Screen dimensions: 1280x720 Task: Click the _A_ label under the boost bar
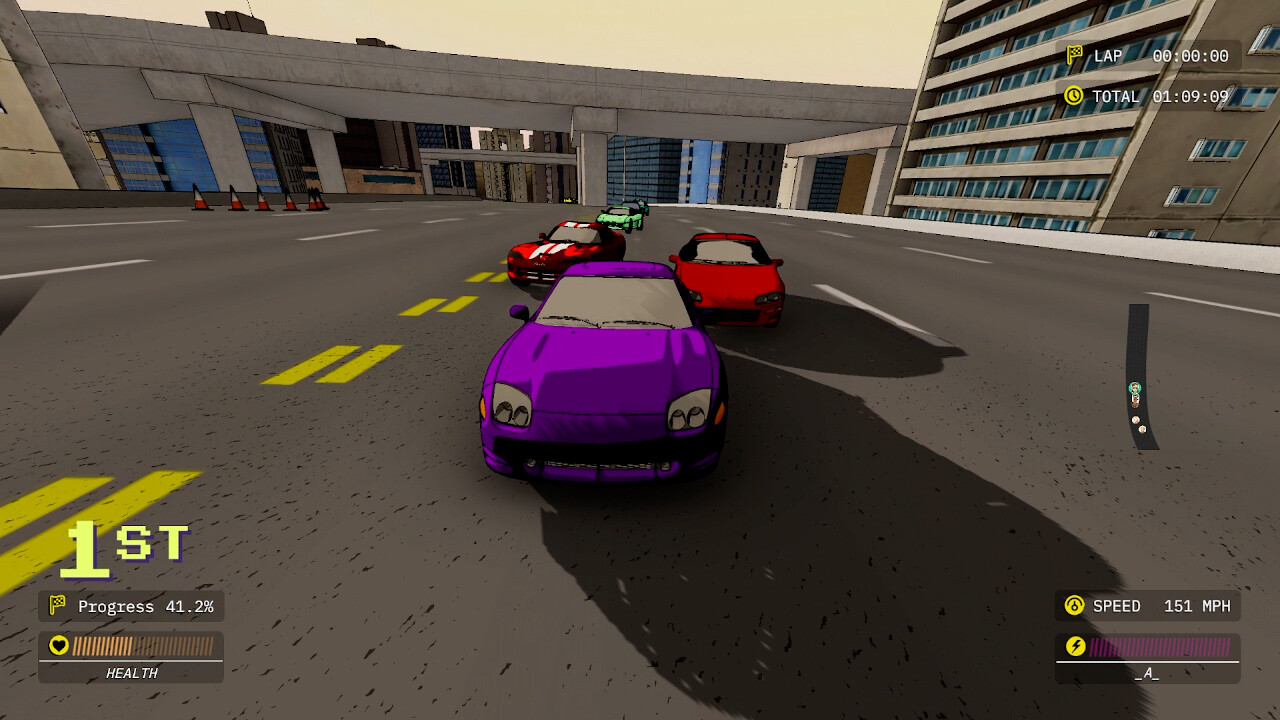point(1146,673)
